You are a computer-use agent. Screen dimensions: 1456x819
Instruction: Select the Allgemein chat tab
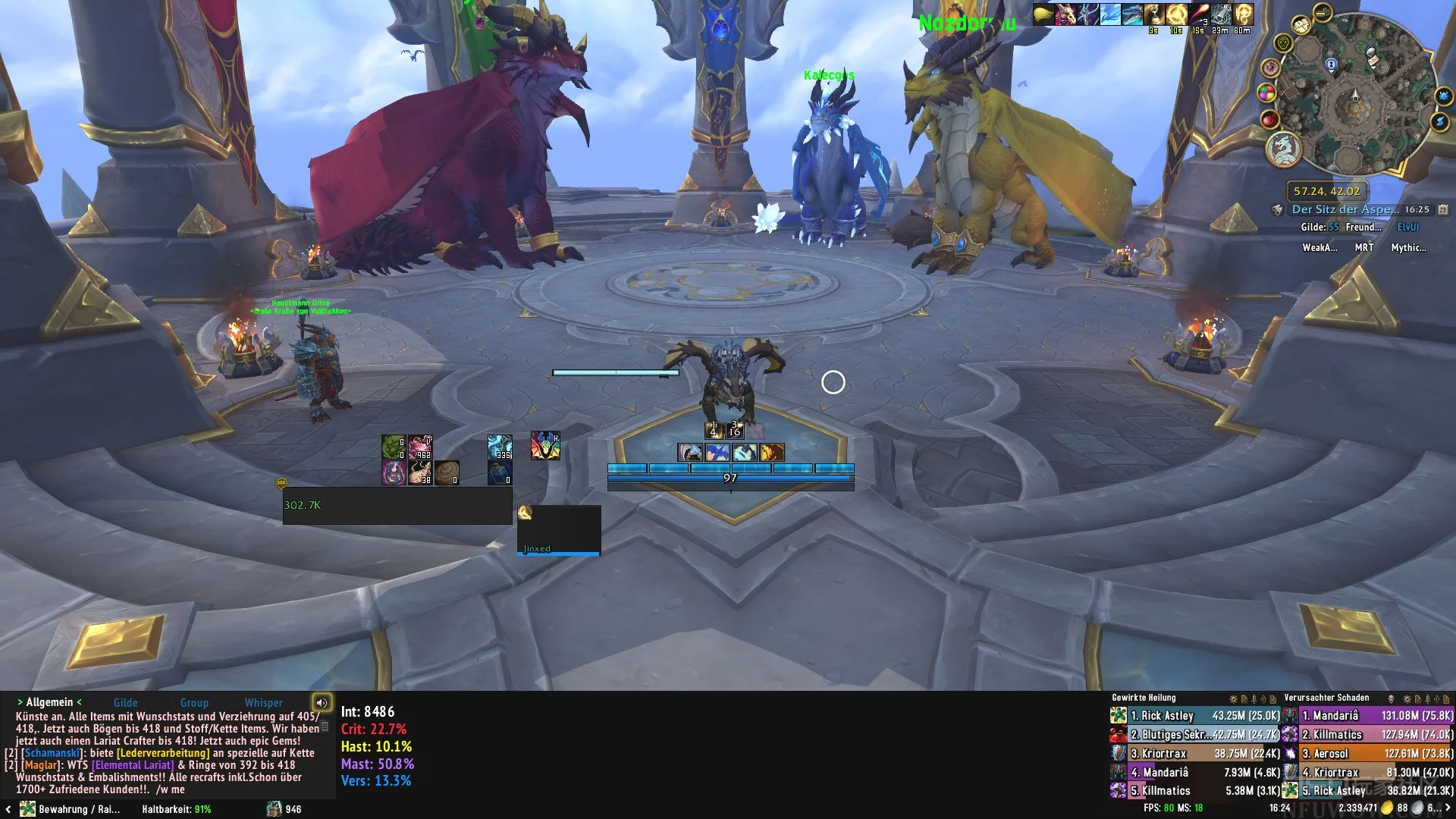tap(49, 702)
